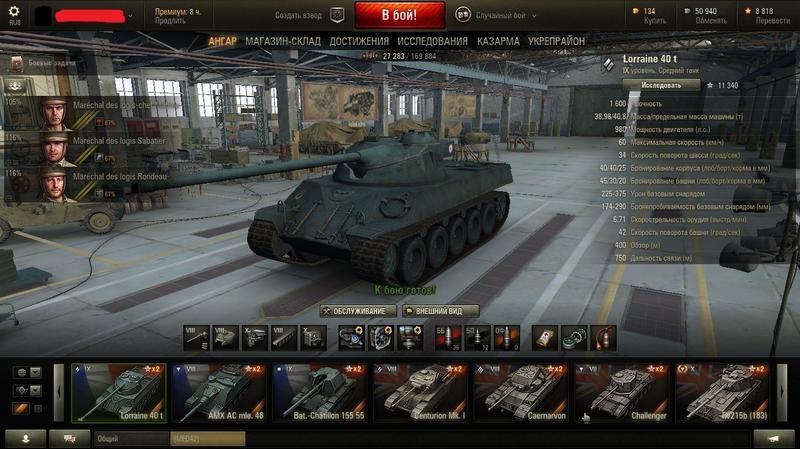Open the Внешний вид customization button
The width and height of the screenshot is (800, 449).
pos(440,311)
